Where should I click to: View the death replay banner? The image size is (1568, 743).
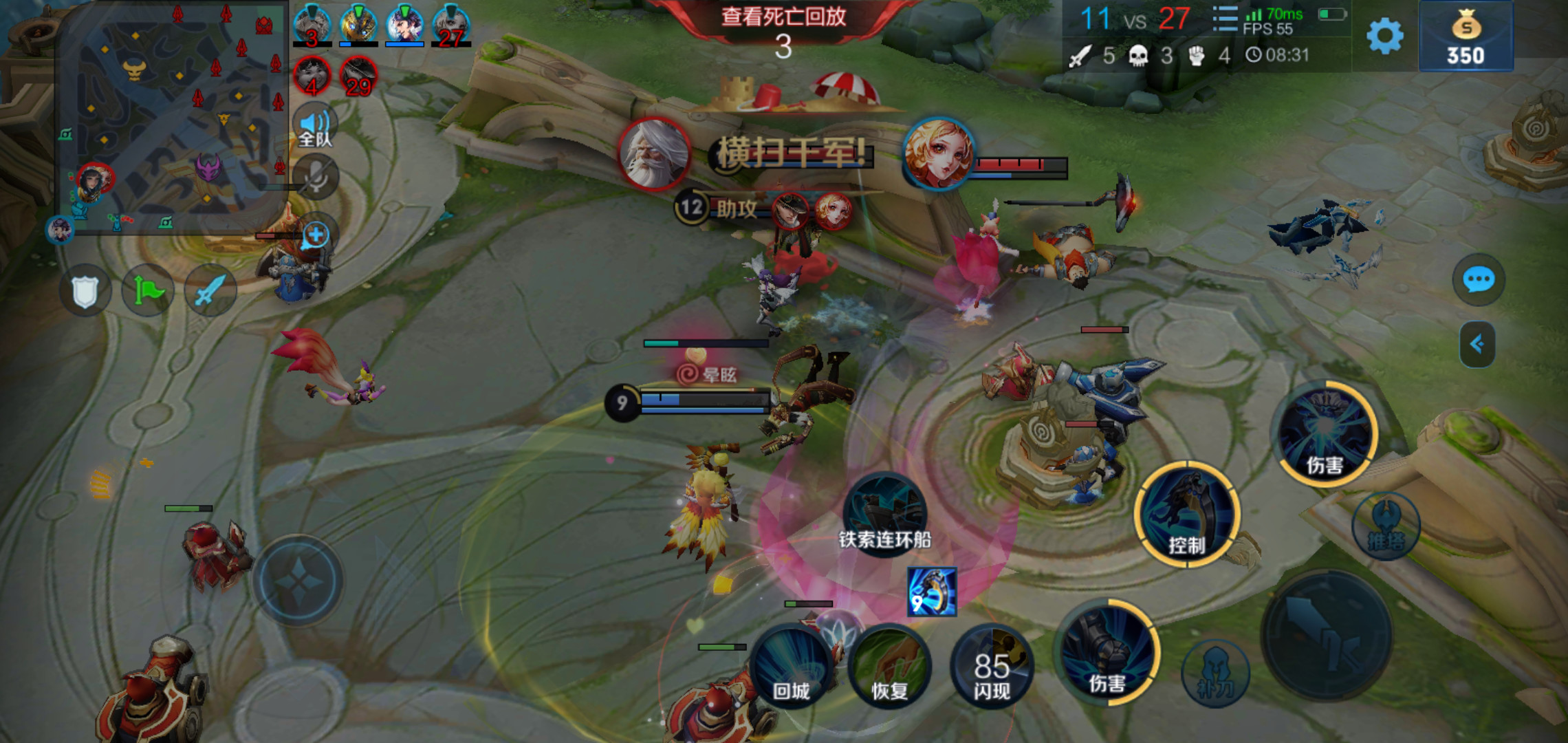783,17
